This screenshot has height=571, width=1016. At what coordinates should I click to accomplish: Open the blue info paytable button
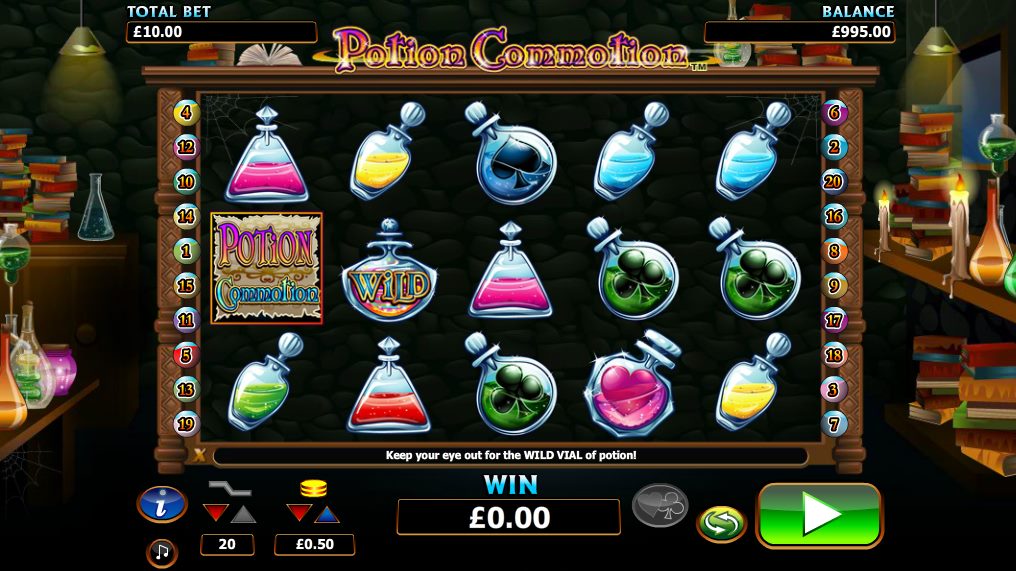pyautogui.click(x=162, y=506)
